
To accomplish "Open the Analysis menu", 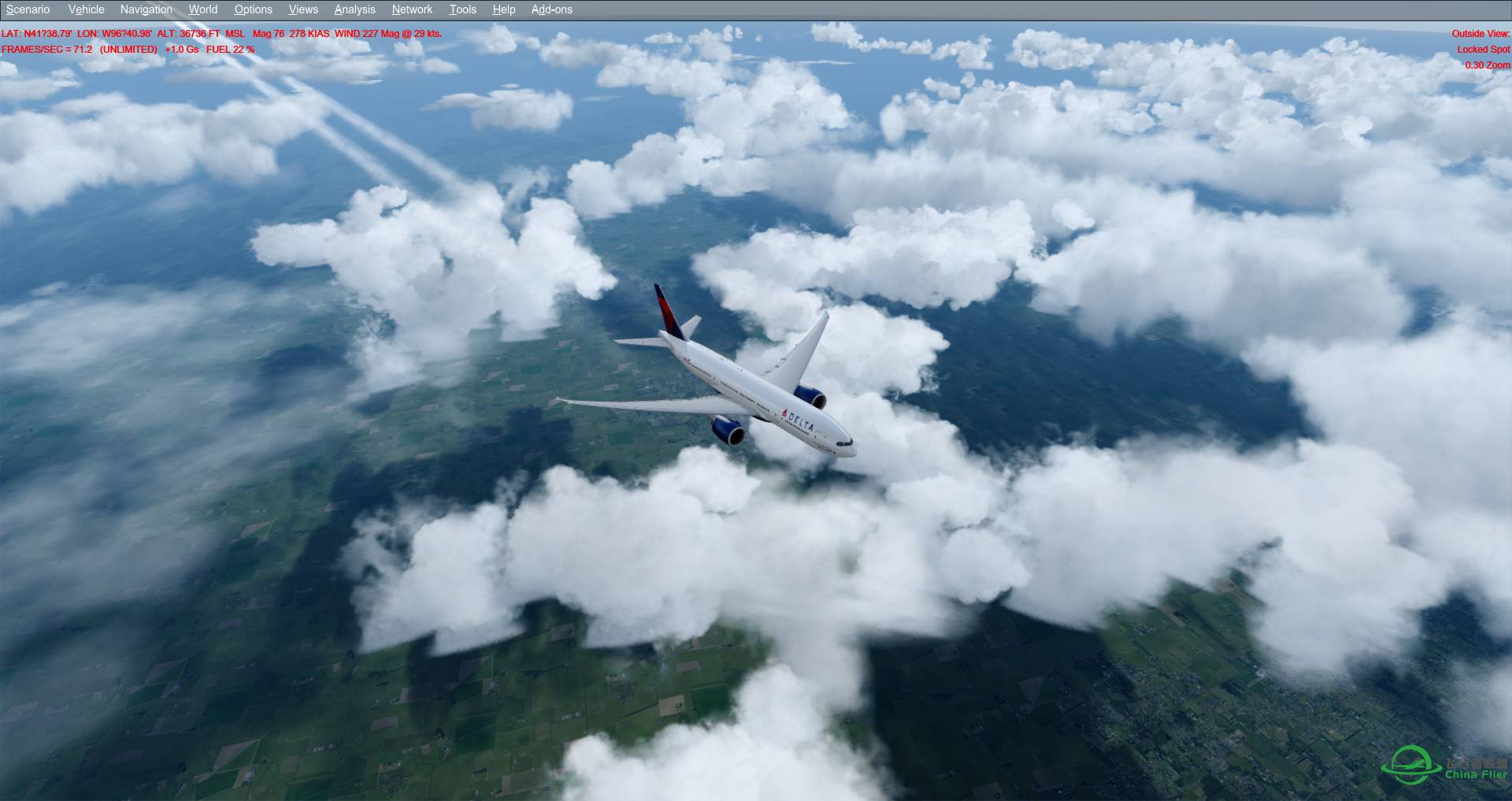I will [354, 9].
